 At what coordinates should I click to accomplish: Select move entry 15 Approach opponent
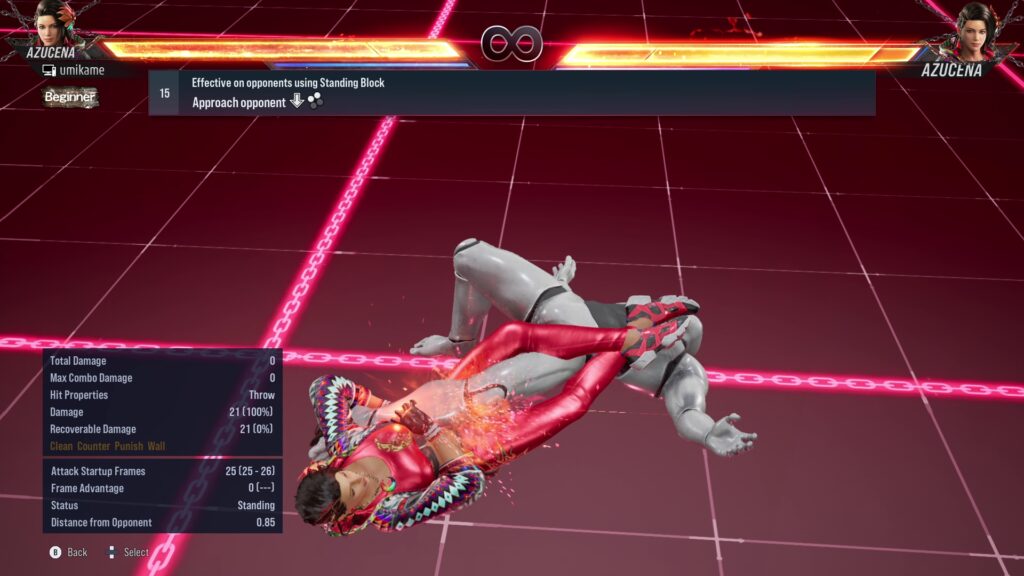click(x=511, y=93)
